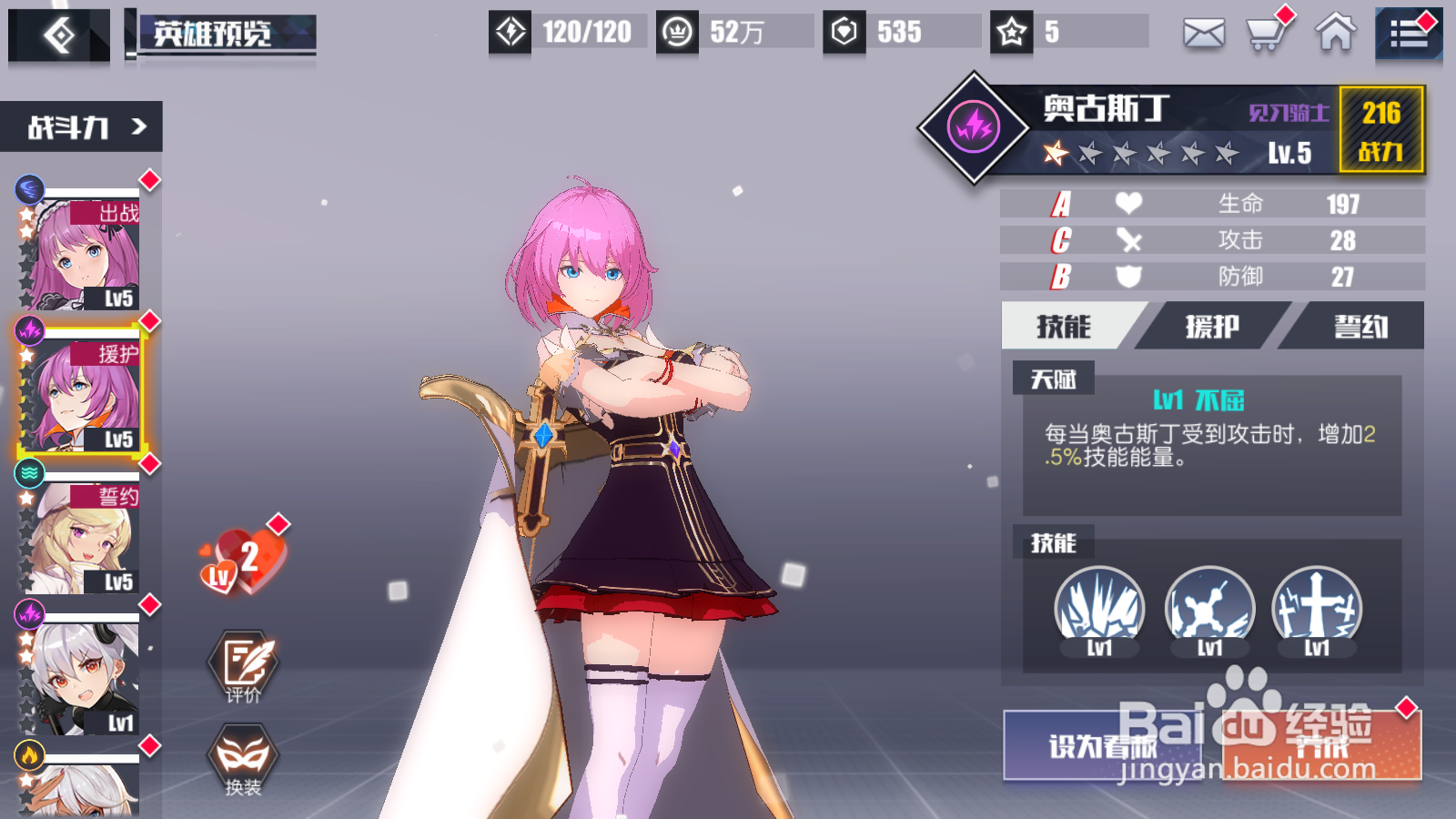1456x819 pixels.
Task: Open the list menu icon
Action: pyautogui.click(x=1408, y=35)
